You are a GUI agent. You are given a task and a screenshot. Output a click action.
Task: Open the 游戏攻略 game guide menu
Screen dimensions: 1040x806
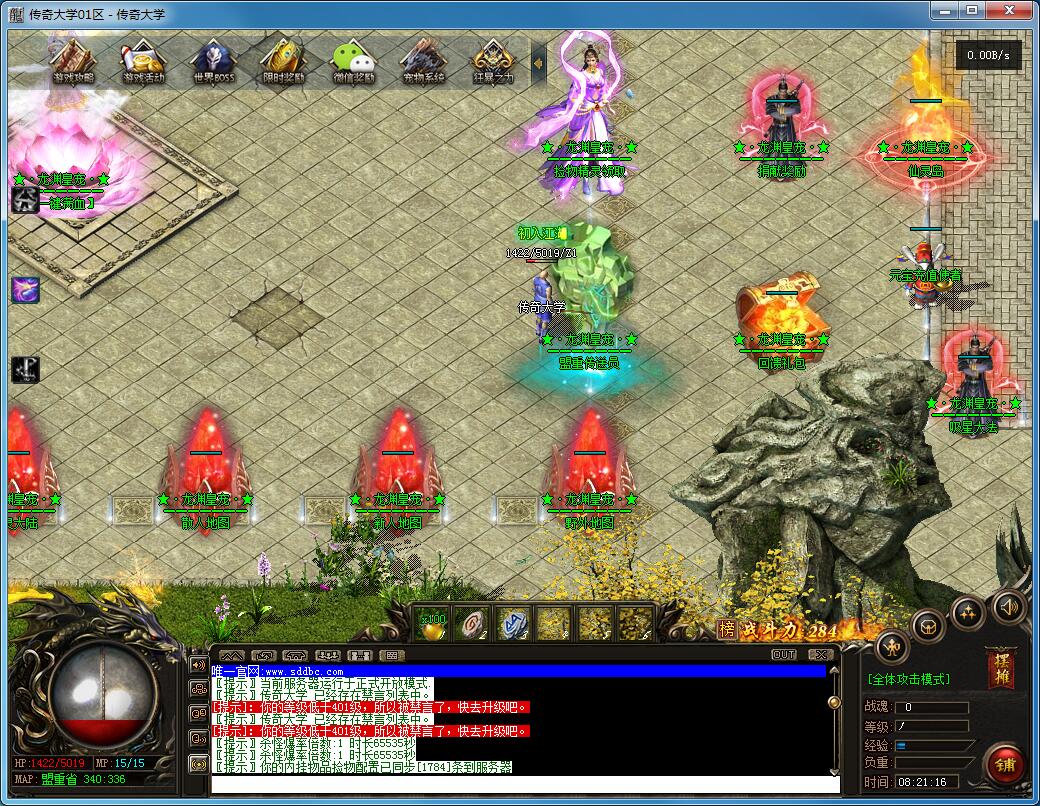coord(72,61)
